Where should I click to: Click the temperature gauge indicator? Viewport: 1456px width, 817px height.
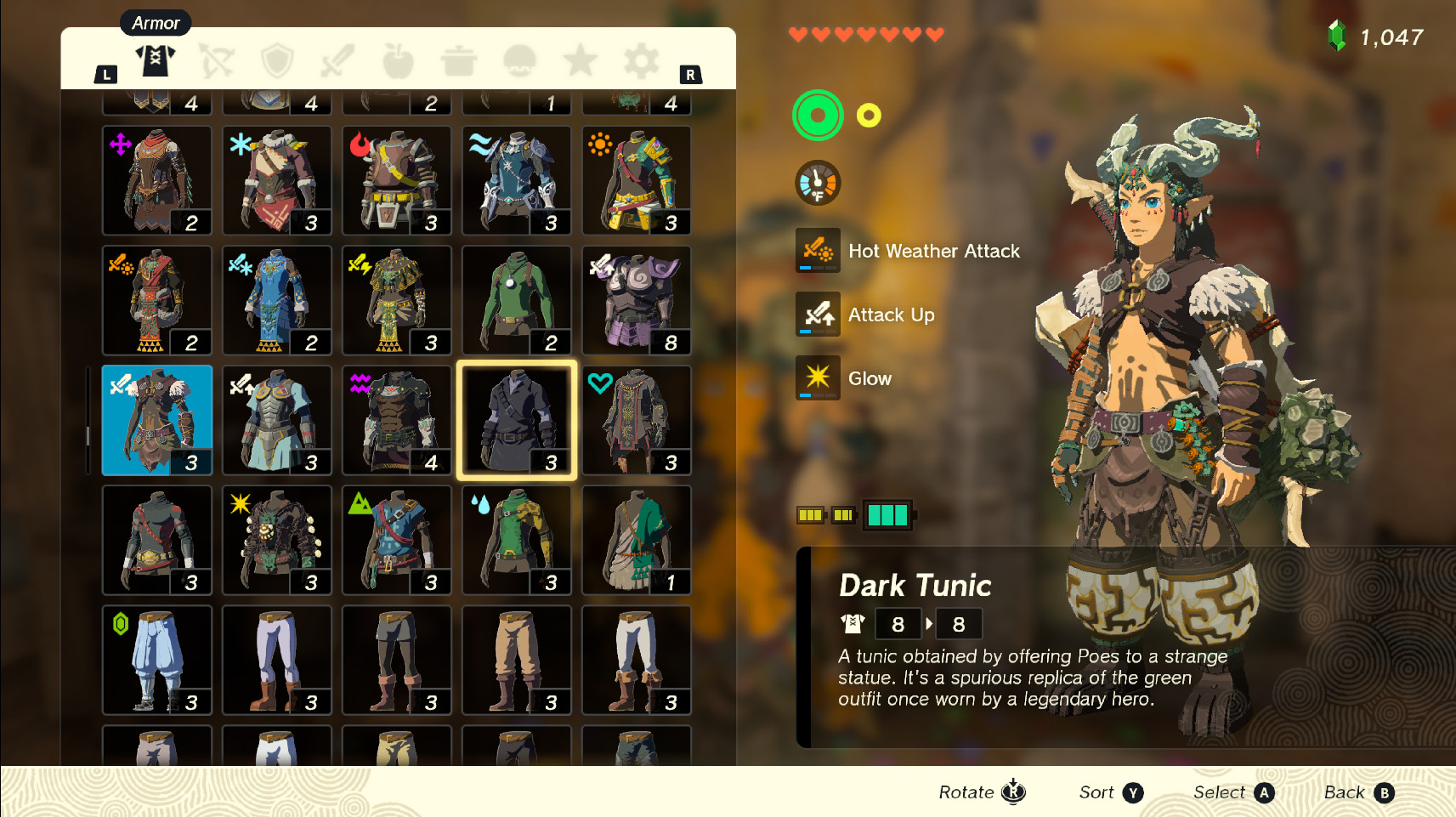817,183
